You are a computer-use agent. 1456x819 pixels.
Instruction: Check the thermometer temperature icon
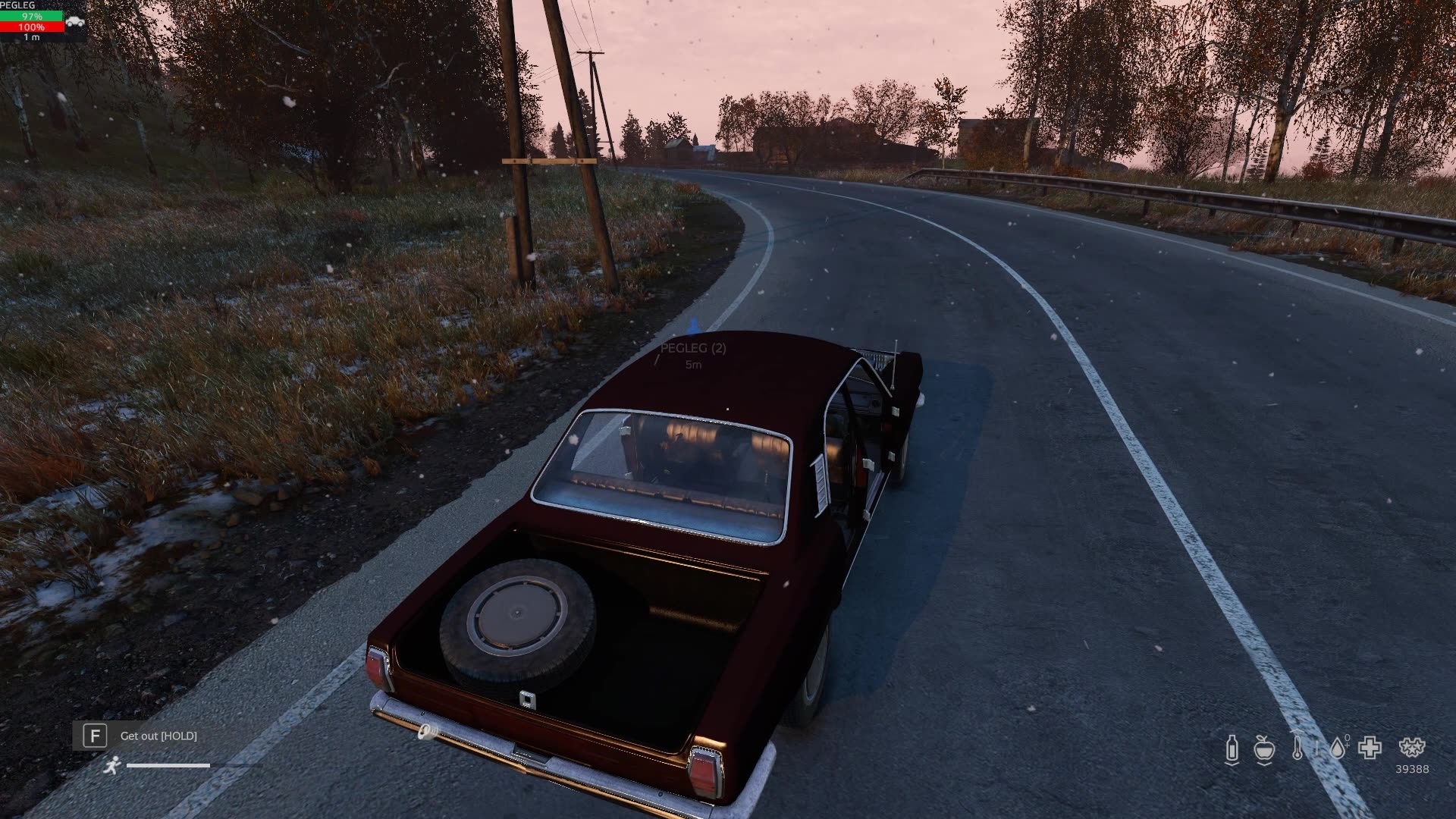1298,748
